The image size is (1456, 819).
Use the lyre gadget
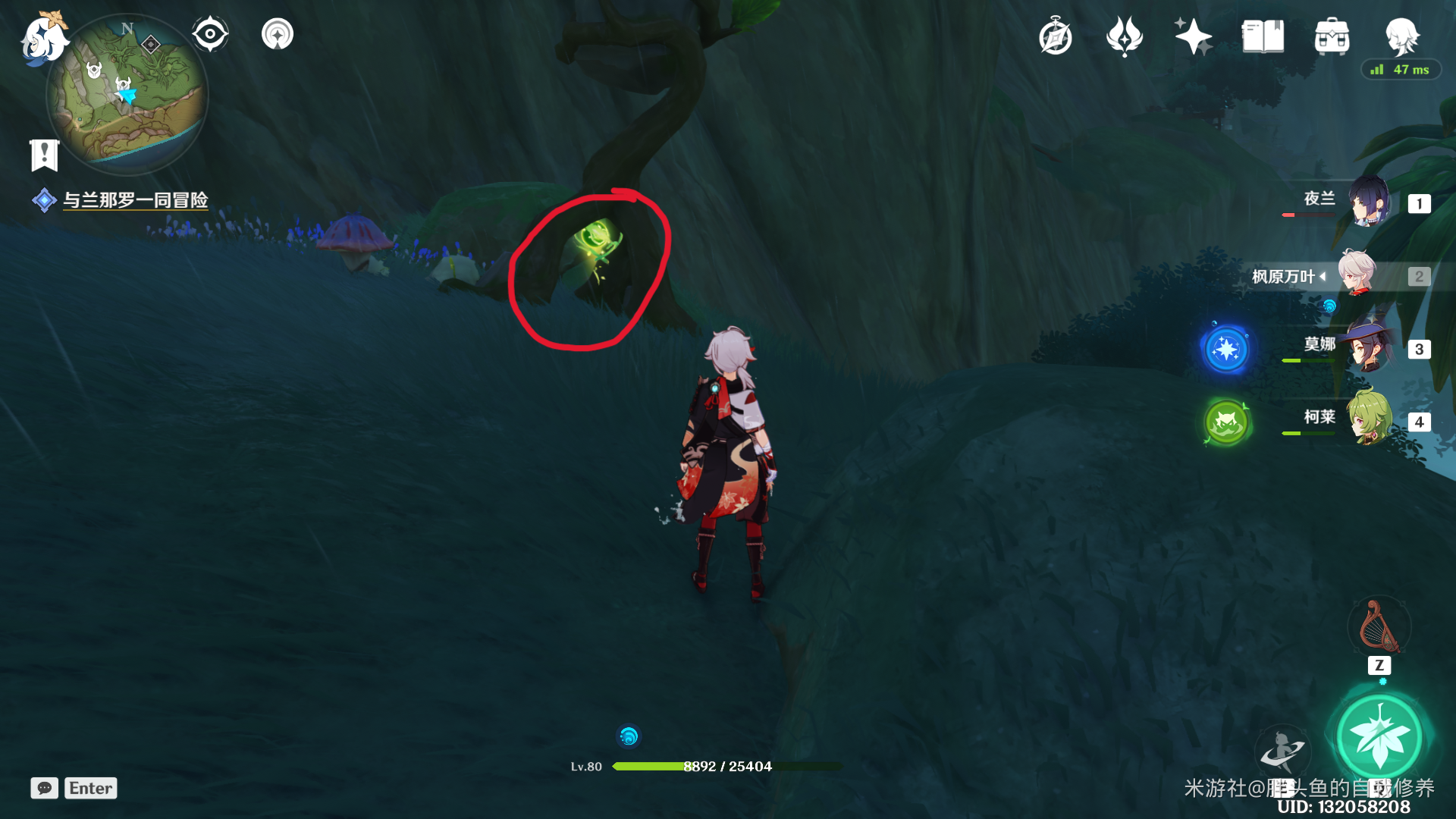(1379, 627)
